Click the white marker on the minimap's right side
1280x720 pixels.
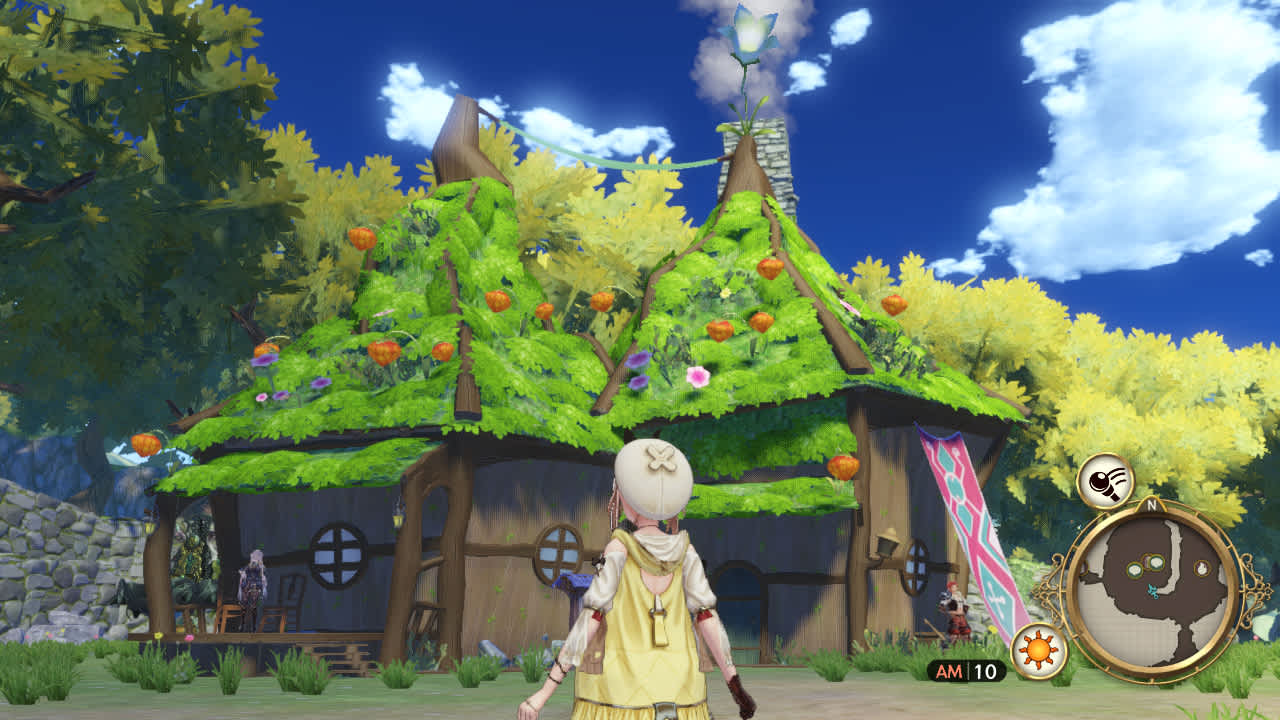click(x=1202, y=566)
